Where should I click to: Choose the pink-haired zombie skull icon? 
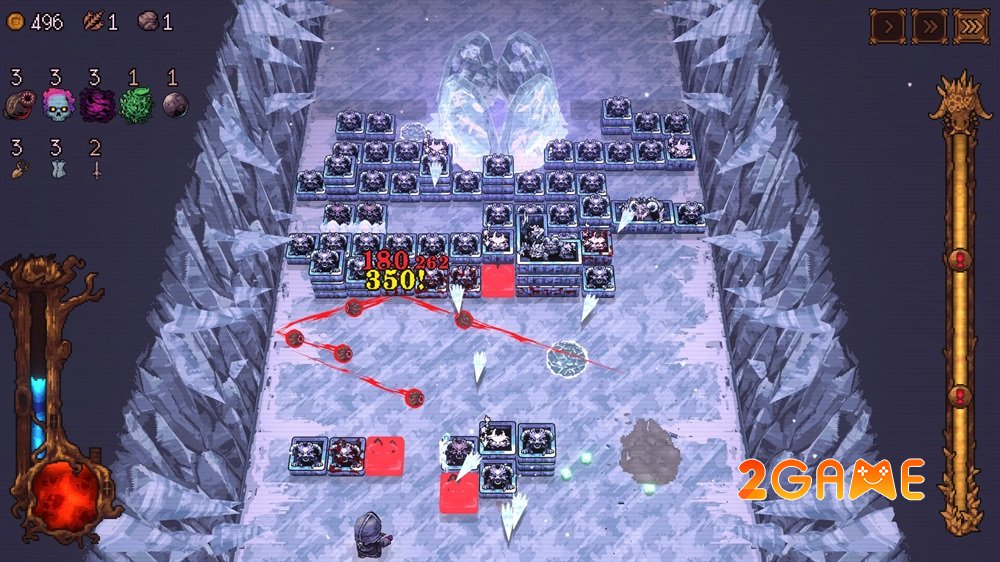coord(57,105)
